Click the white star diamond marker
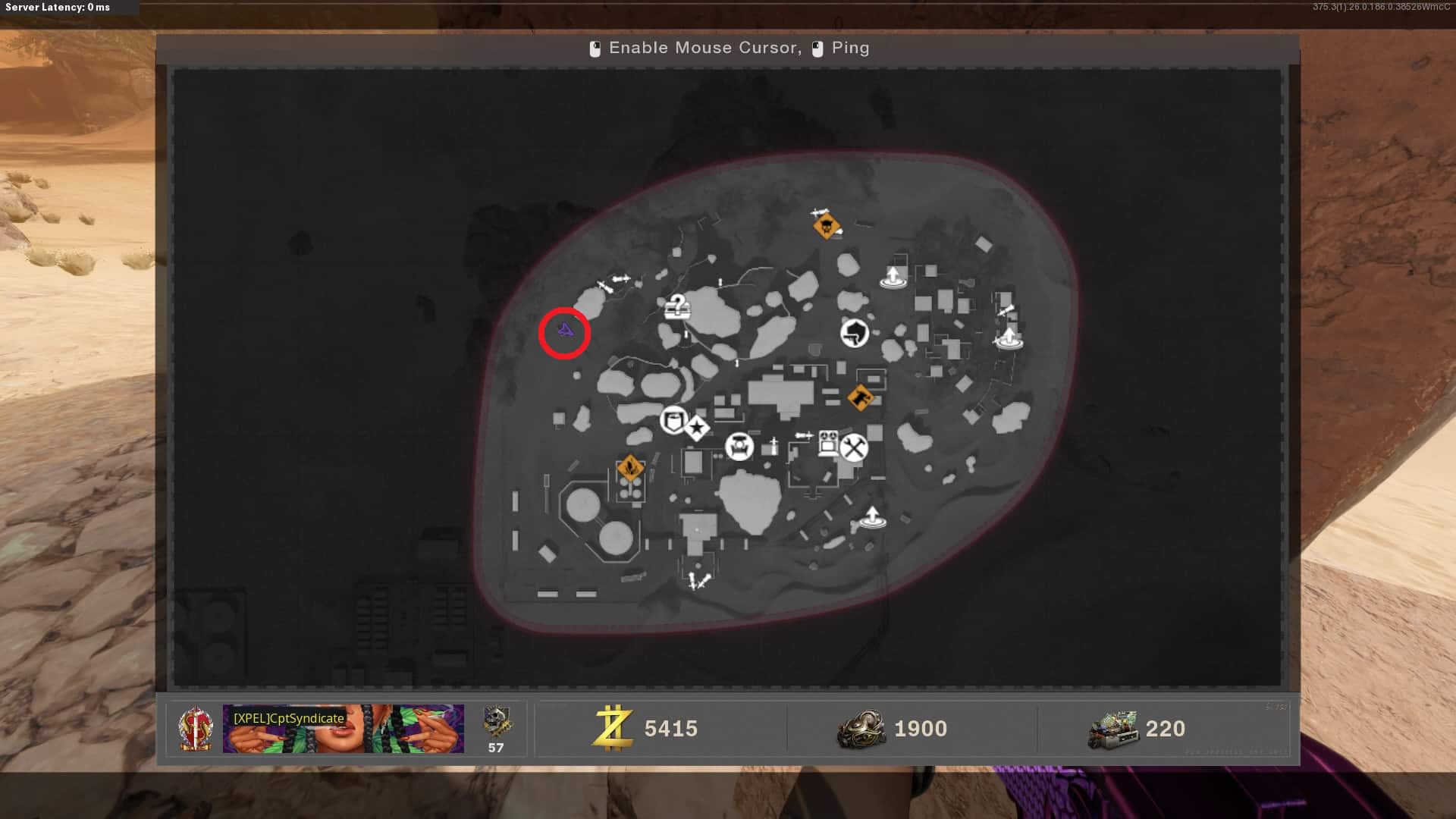This screenshot has width=1456, height=819. tap(697, 428)
